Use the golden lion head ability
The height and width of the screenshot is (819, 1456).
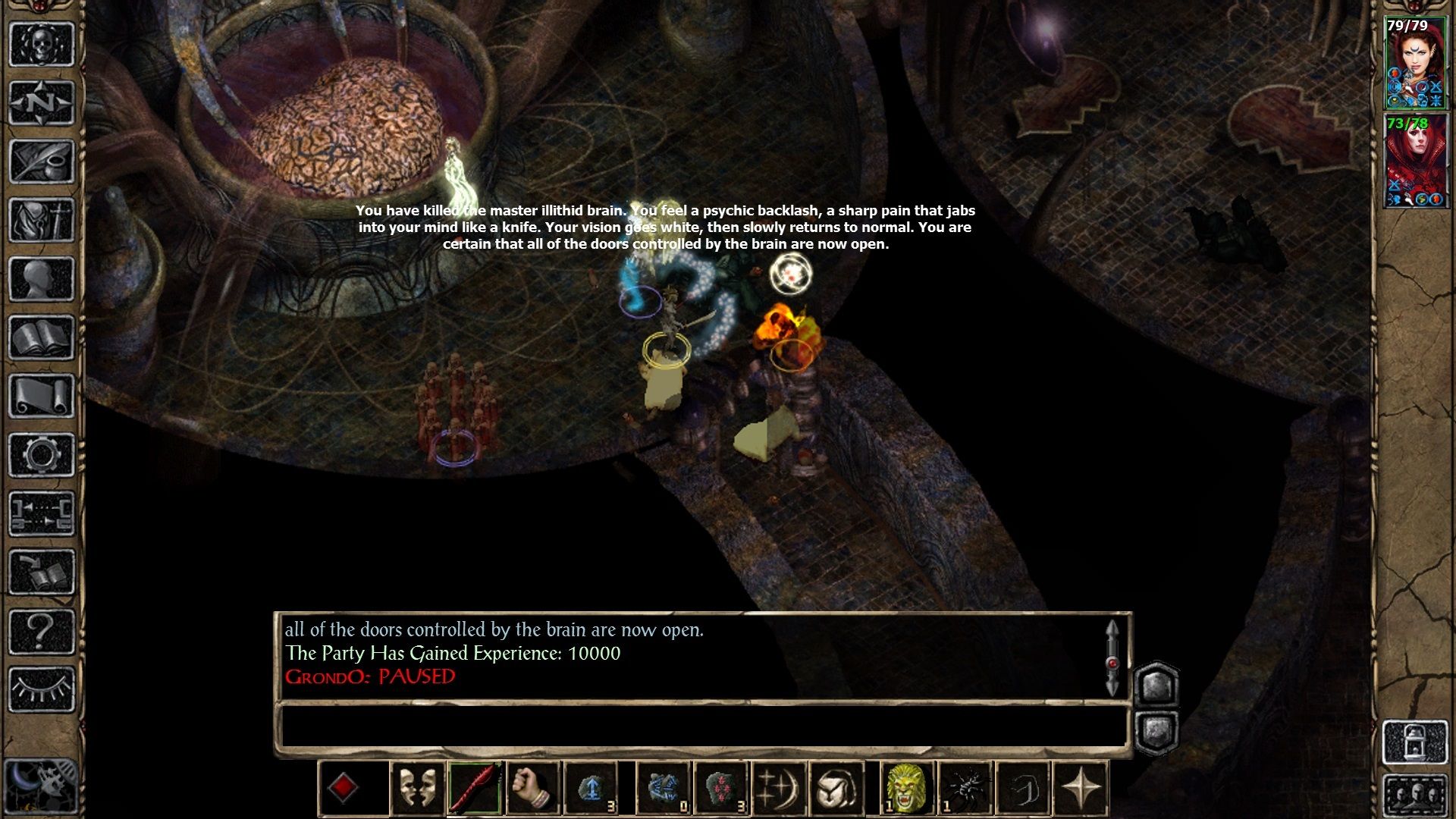906,789
